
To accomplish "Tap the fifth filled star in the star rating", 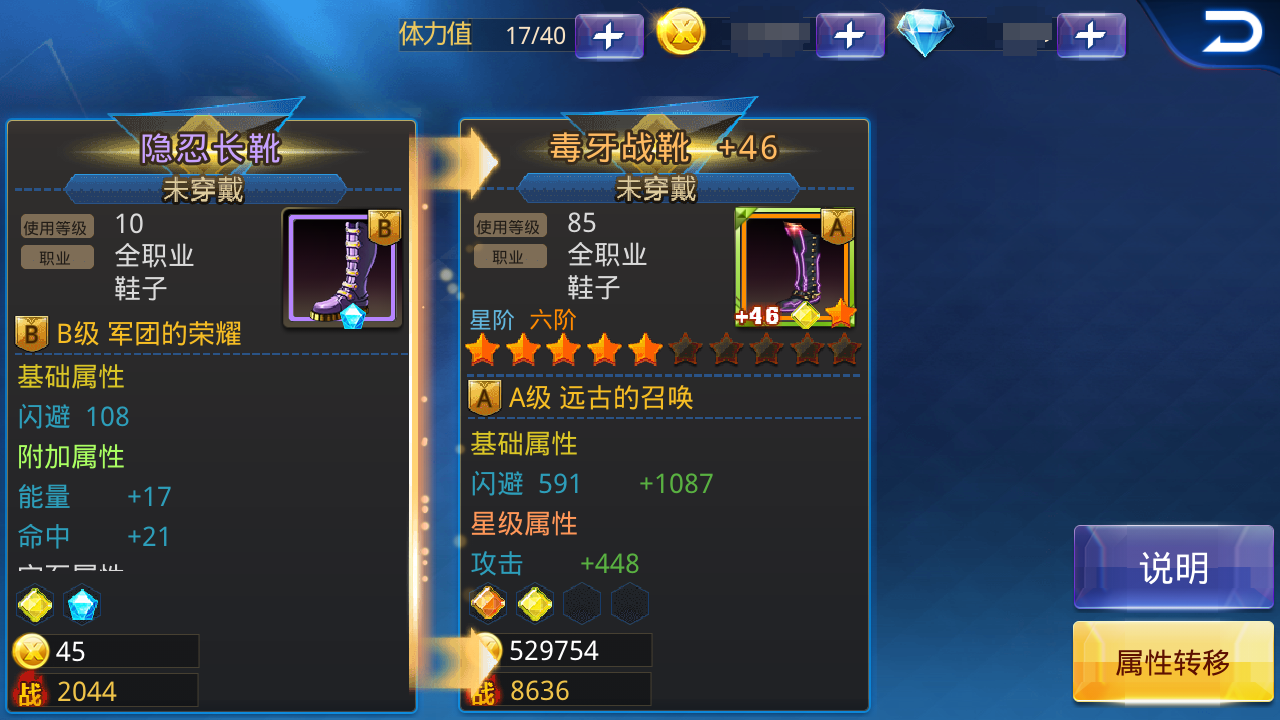I will click(x=645, y=350).
